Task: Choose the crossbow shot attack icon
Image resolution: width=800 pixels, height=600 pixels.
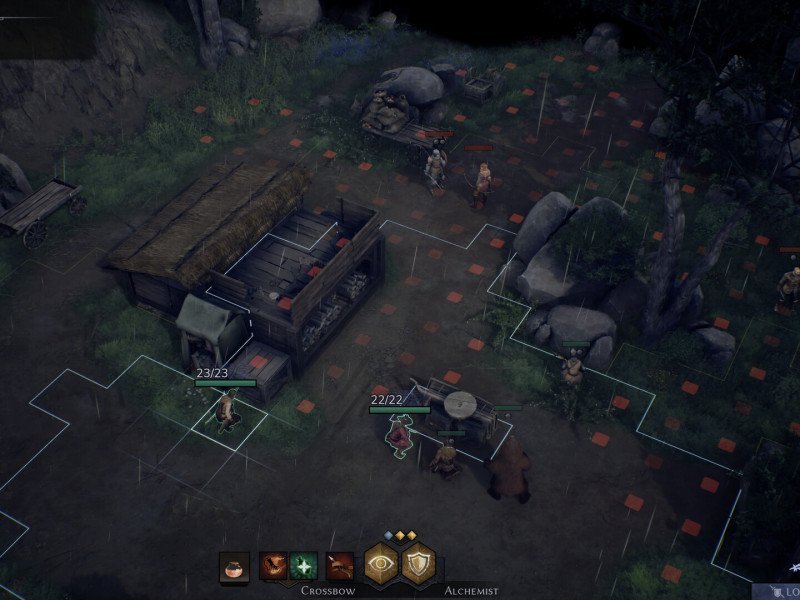Action: [x=340, y=567]
